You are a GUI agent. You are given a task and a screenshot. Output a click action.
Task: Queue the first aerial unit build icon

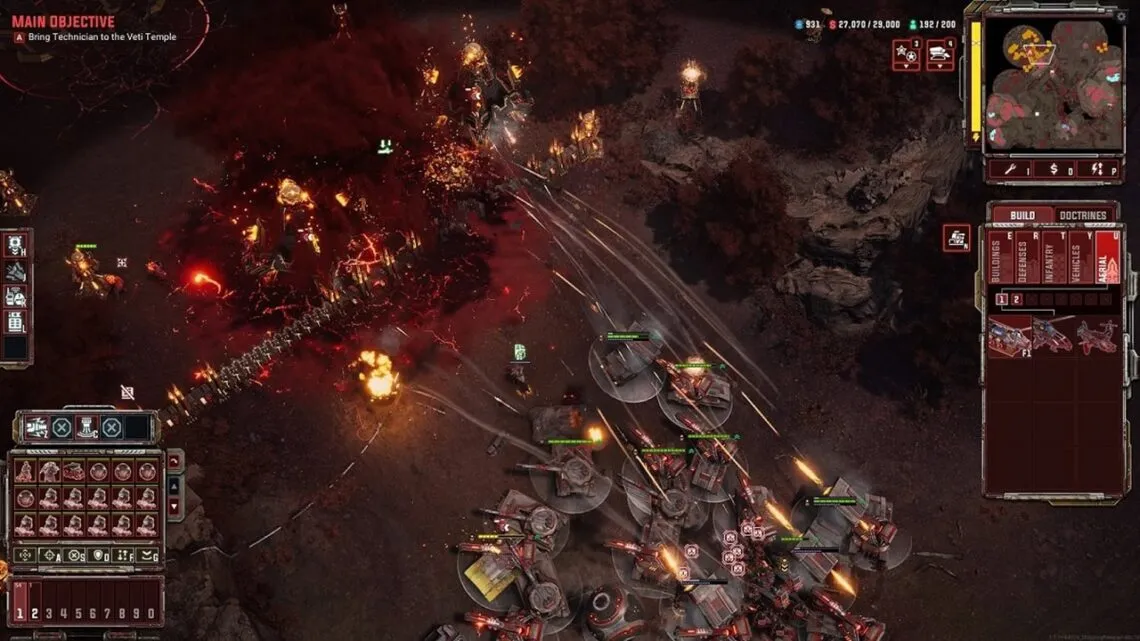click(1009, 337)
